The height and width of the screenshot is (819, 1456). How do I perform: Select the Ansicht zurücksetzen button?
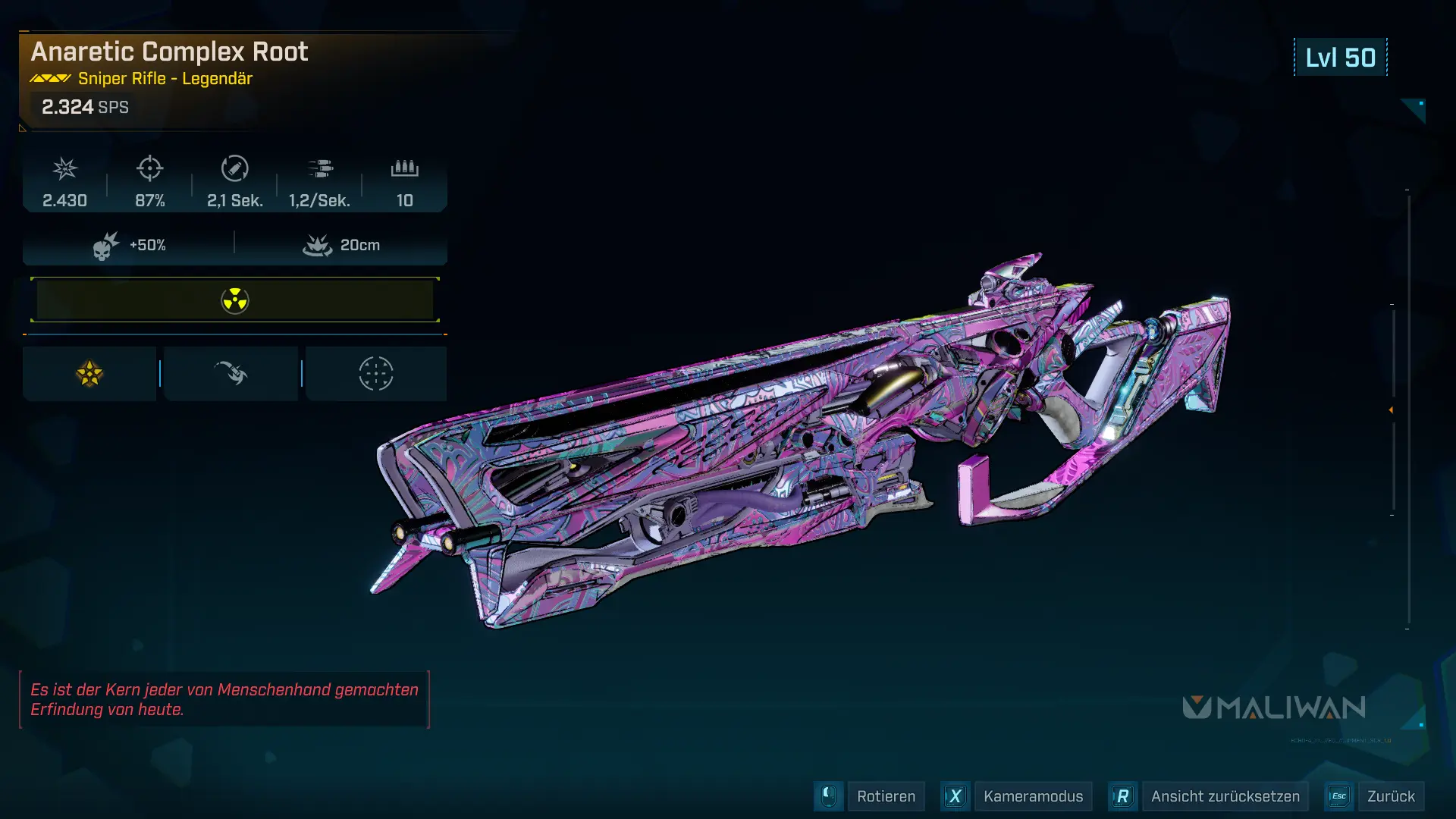click(1225, 796)
